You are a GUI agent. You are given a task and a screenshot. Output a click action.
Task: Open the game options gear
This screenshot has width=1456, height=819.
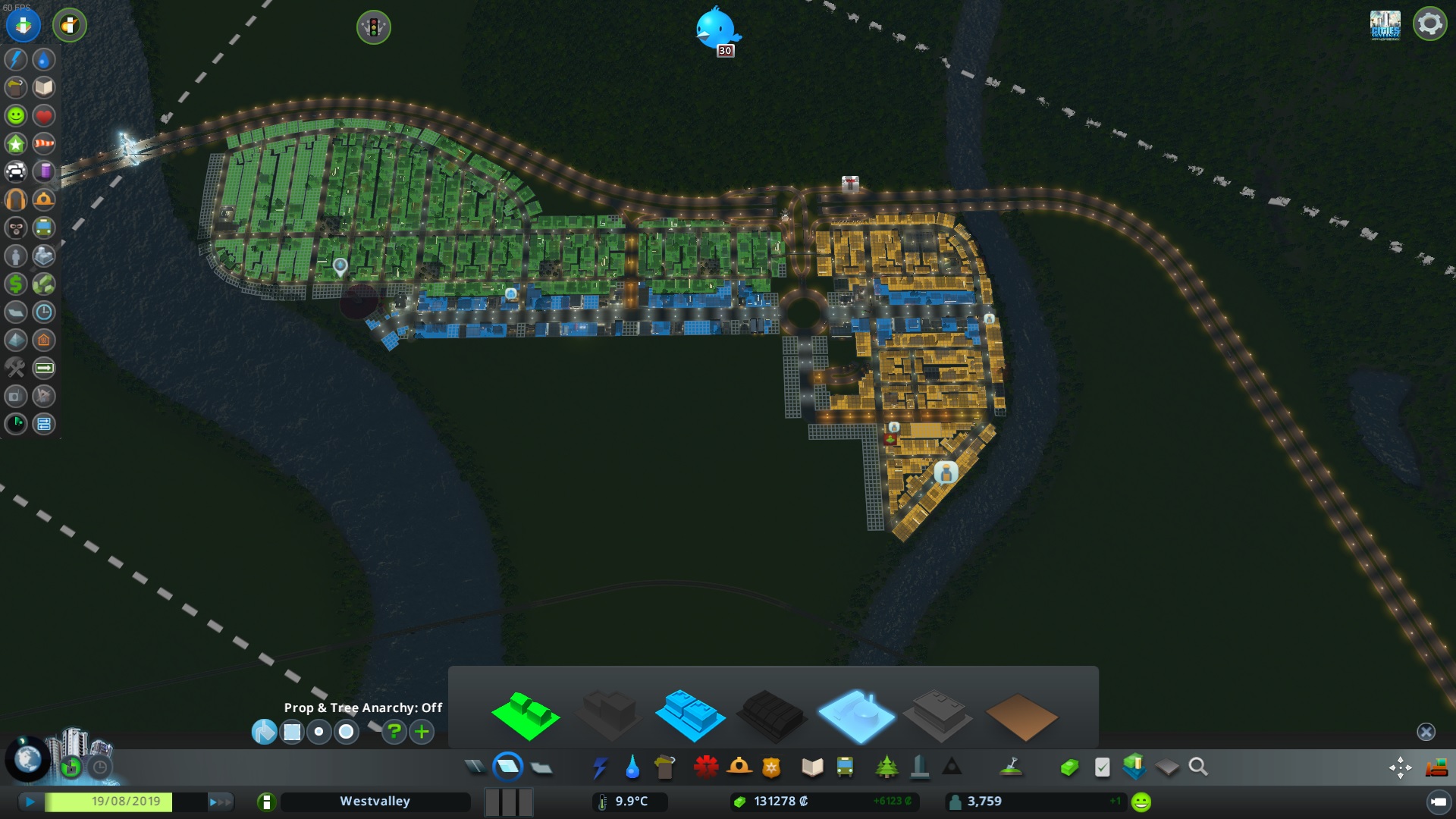click(1429, 24)
